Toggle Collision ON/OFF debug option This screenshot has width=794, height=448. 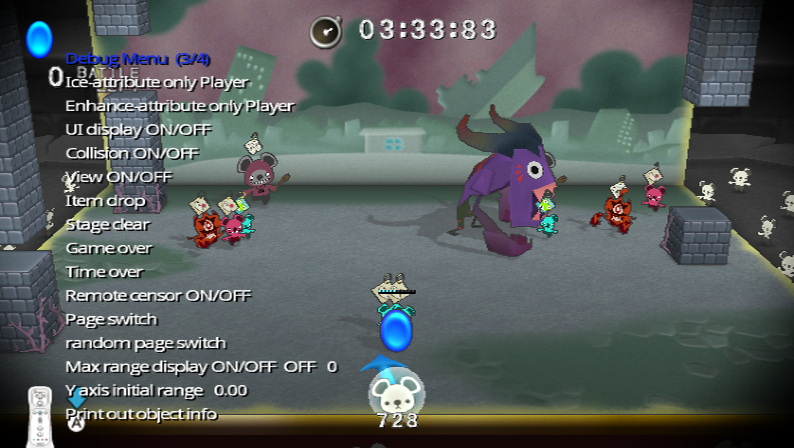[x=132, y=153]
